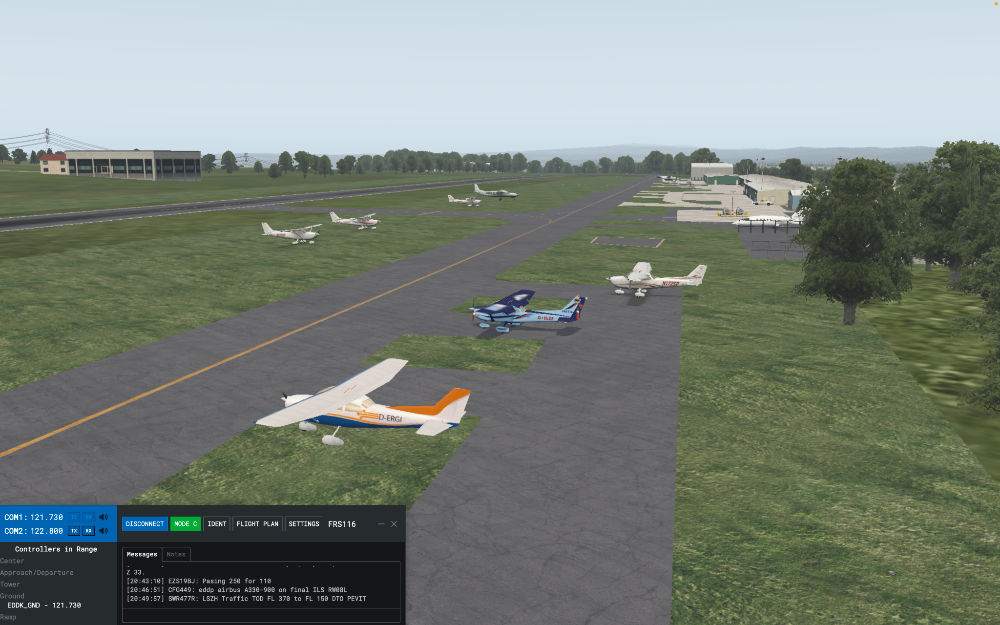Send a transponder IDENT
The height and width of the screenshot is (625, 1000).
[x=217, y=524]
